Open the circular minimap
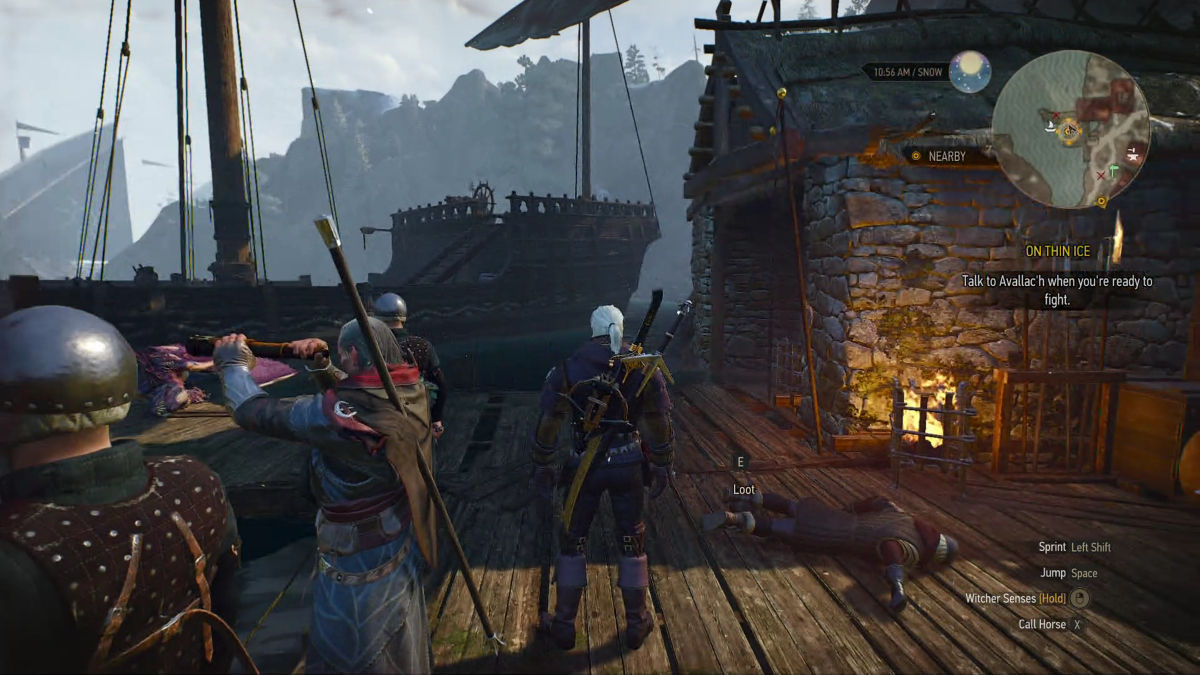The image size is (1200, 675). click(x=1070, y=129)
